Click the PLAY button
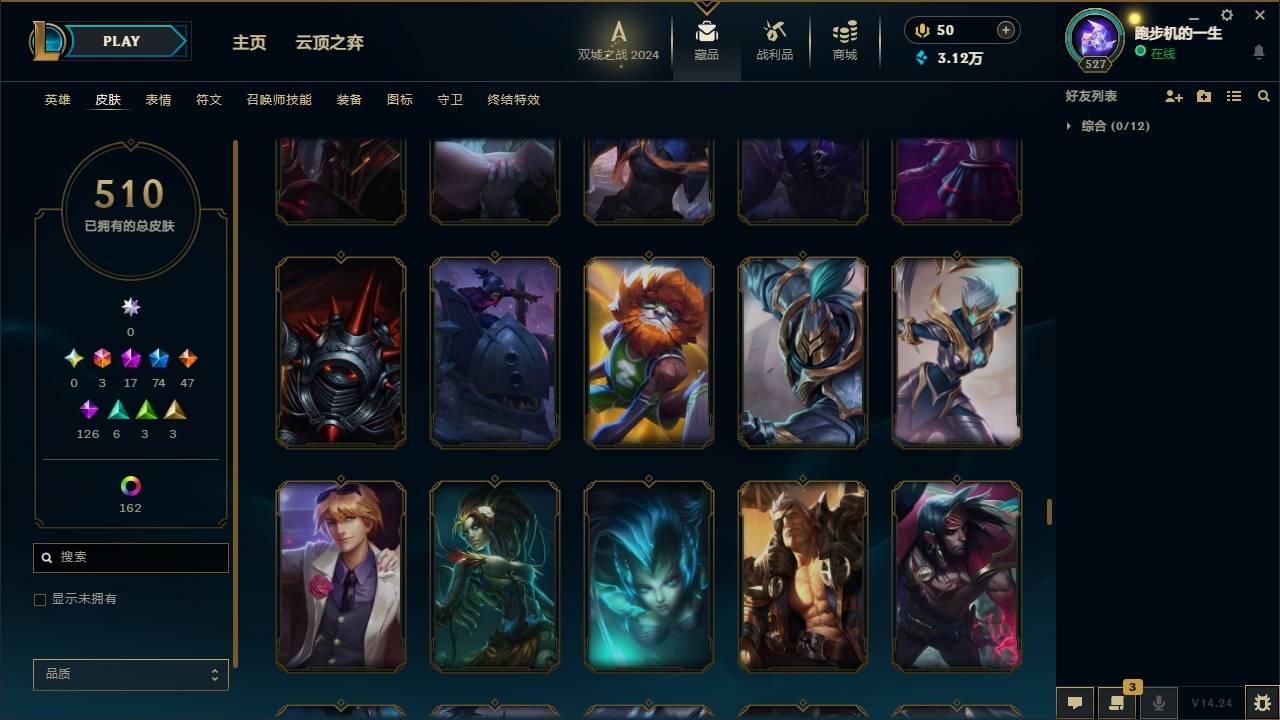Image resolution: width=1280 pixels, height=720 pixels. click(x=120, y=41)
